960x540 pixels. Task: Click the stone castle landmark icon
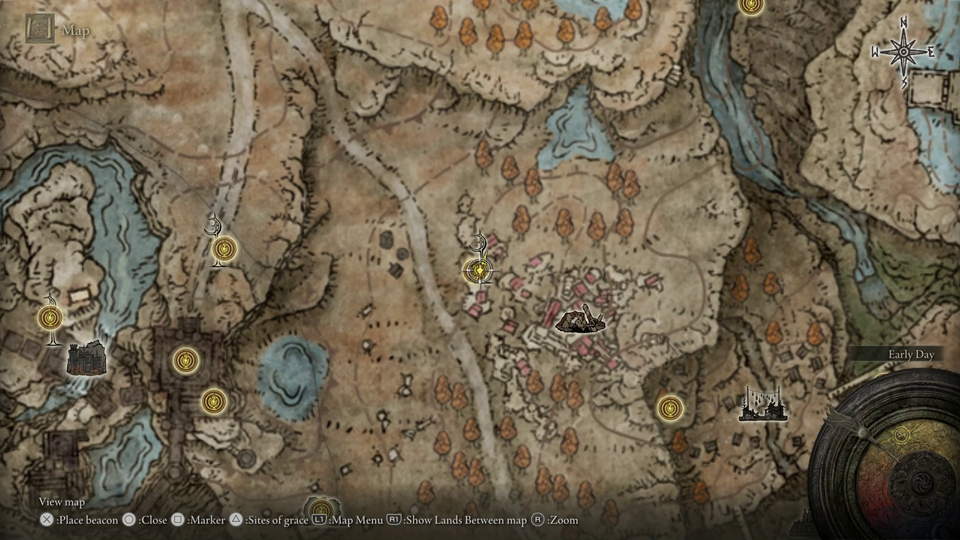[x=87, y=356]
